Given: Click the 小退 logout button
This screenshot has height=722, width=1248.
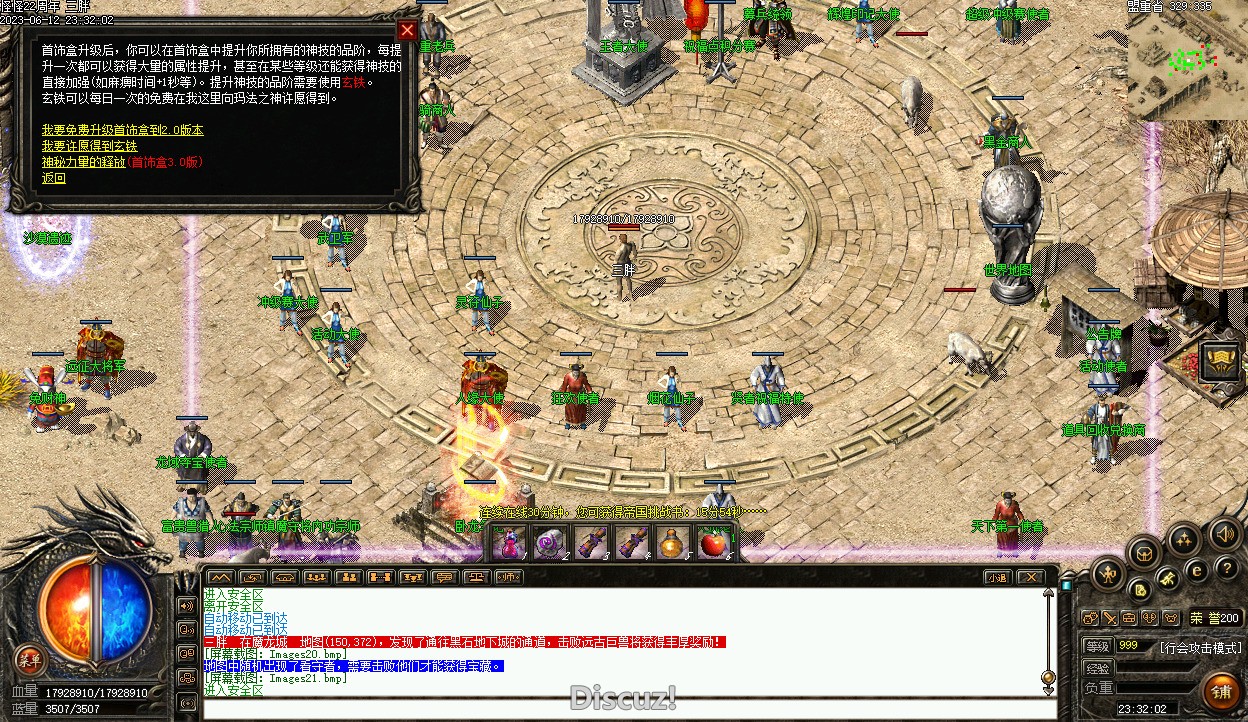Looking at the screenshot, I should (x=996, y=577).
